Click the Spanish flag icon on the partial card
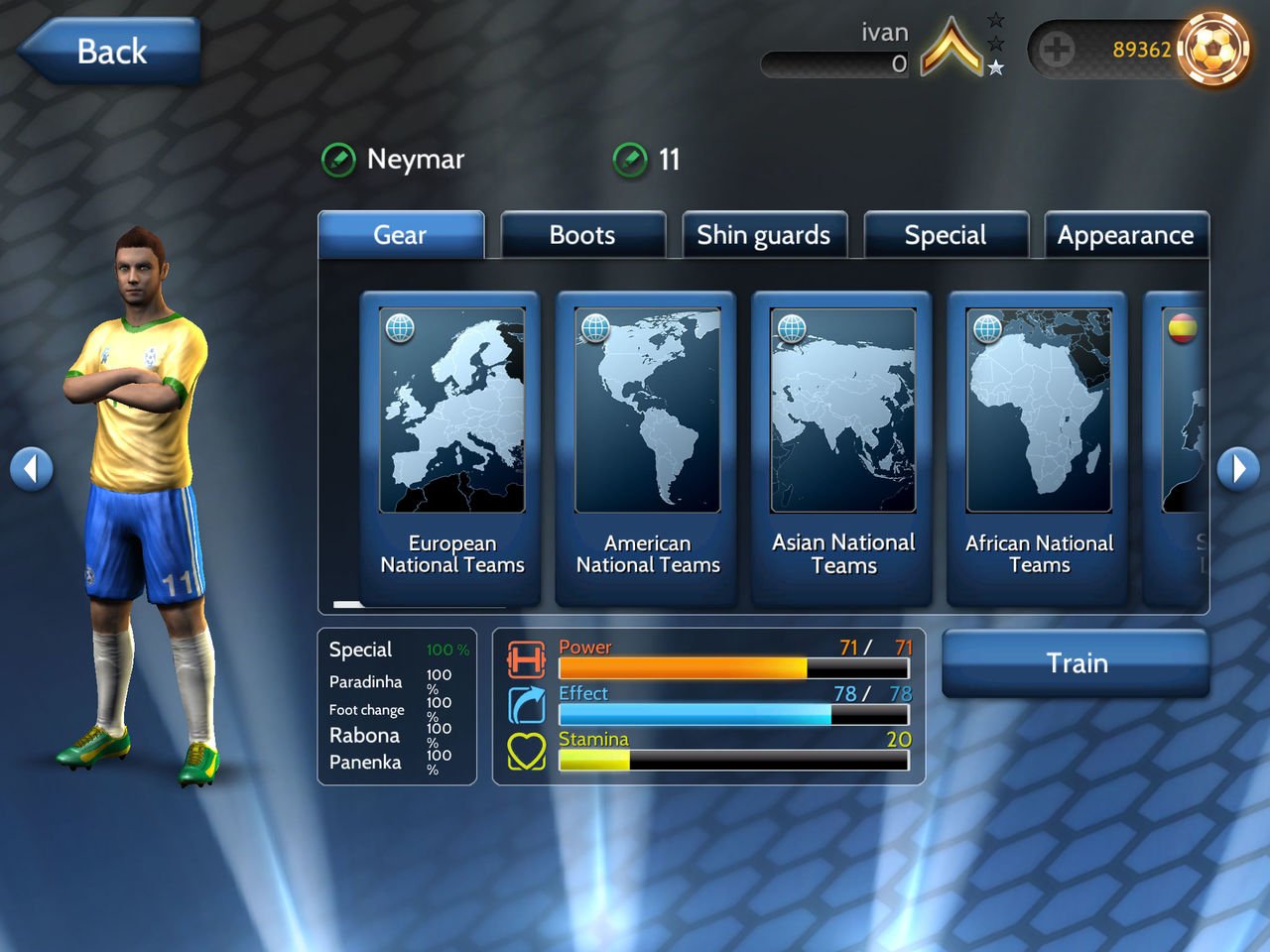The width and height of the screenshot is (1270, 952). click(x=1185, y=327)
